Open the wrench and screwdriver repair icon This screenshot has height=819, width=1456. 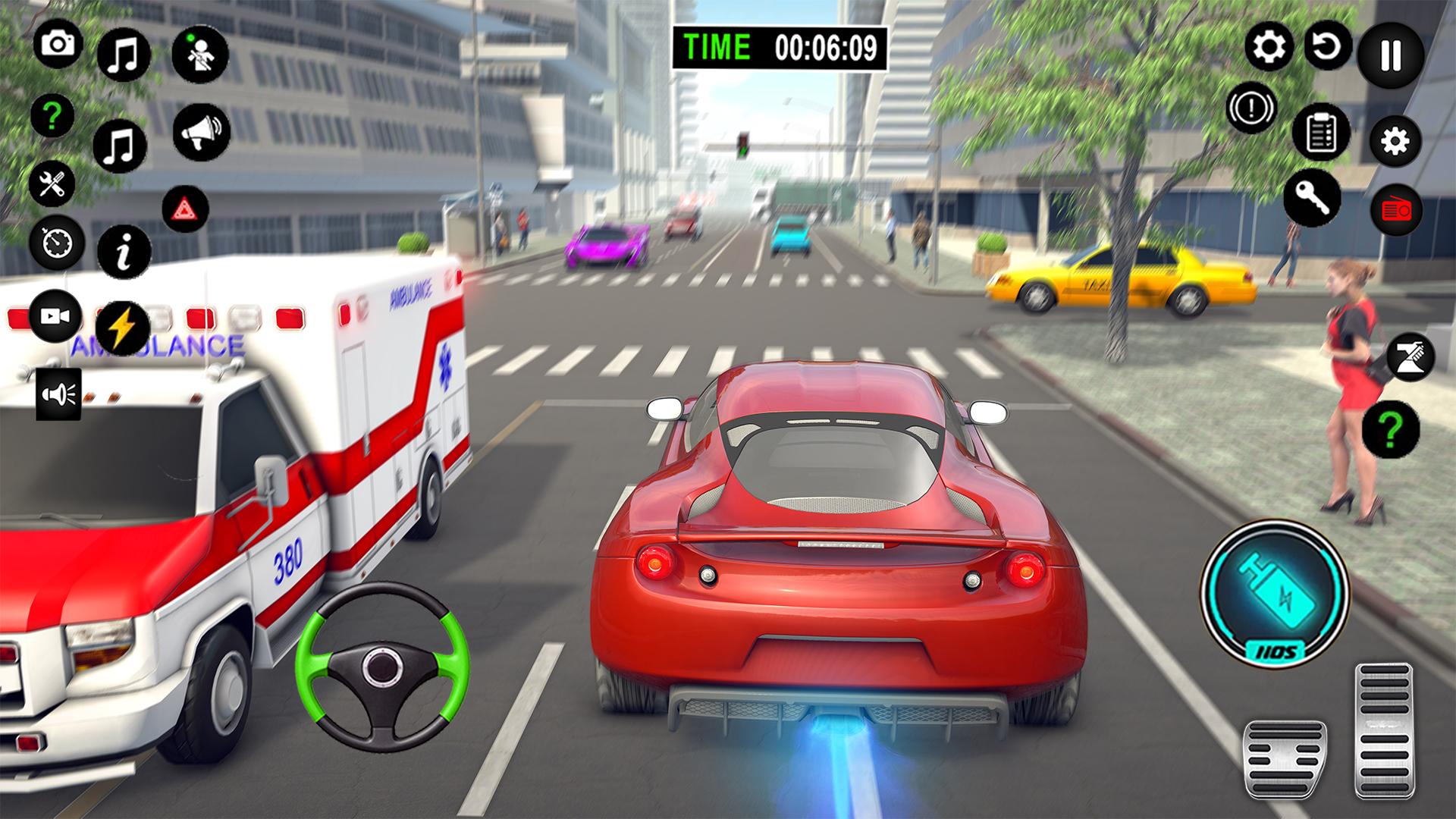click(x=52, y=184)
